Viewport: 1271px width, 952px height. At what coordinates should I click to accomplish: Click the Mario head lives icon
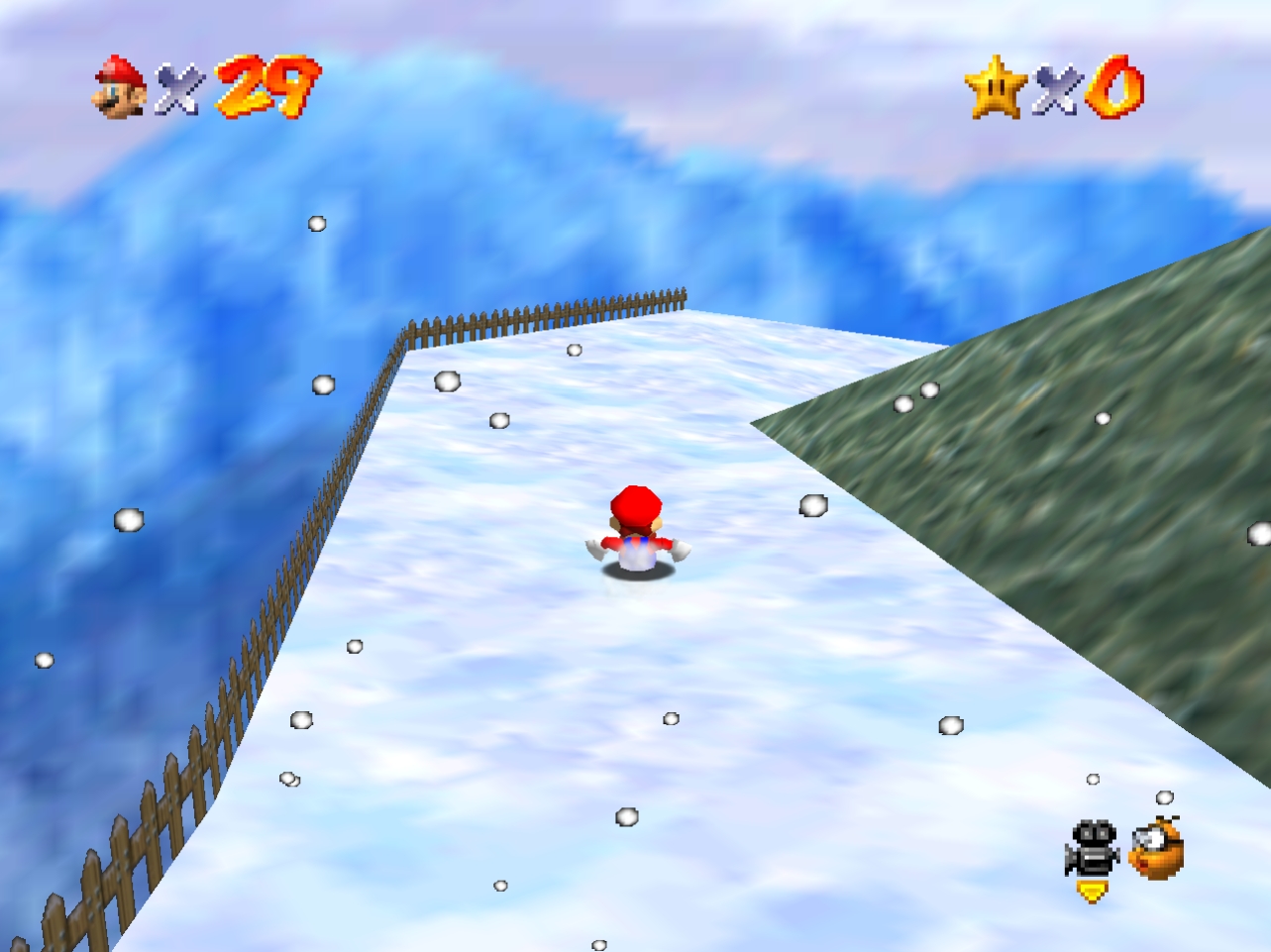(120, 87)
